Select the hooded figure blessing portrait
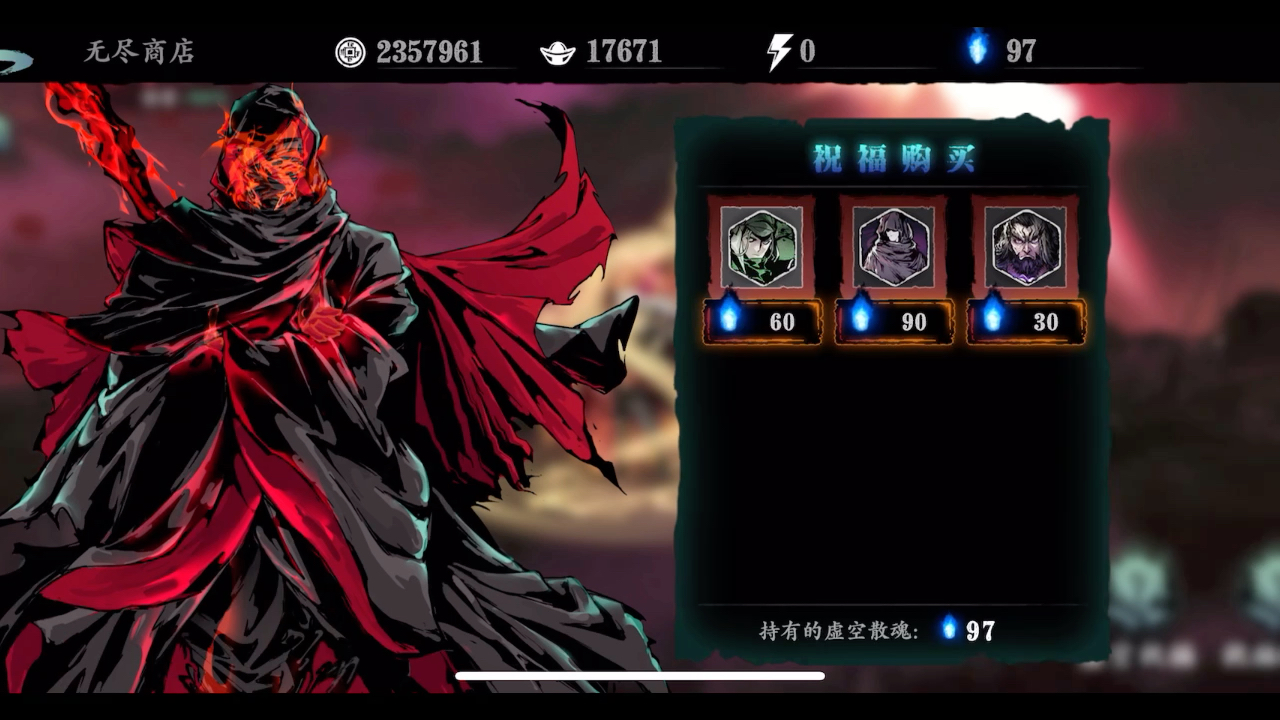The image size is (1280, 720). pyautogui.click(x=893, y=248)
